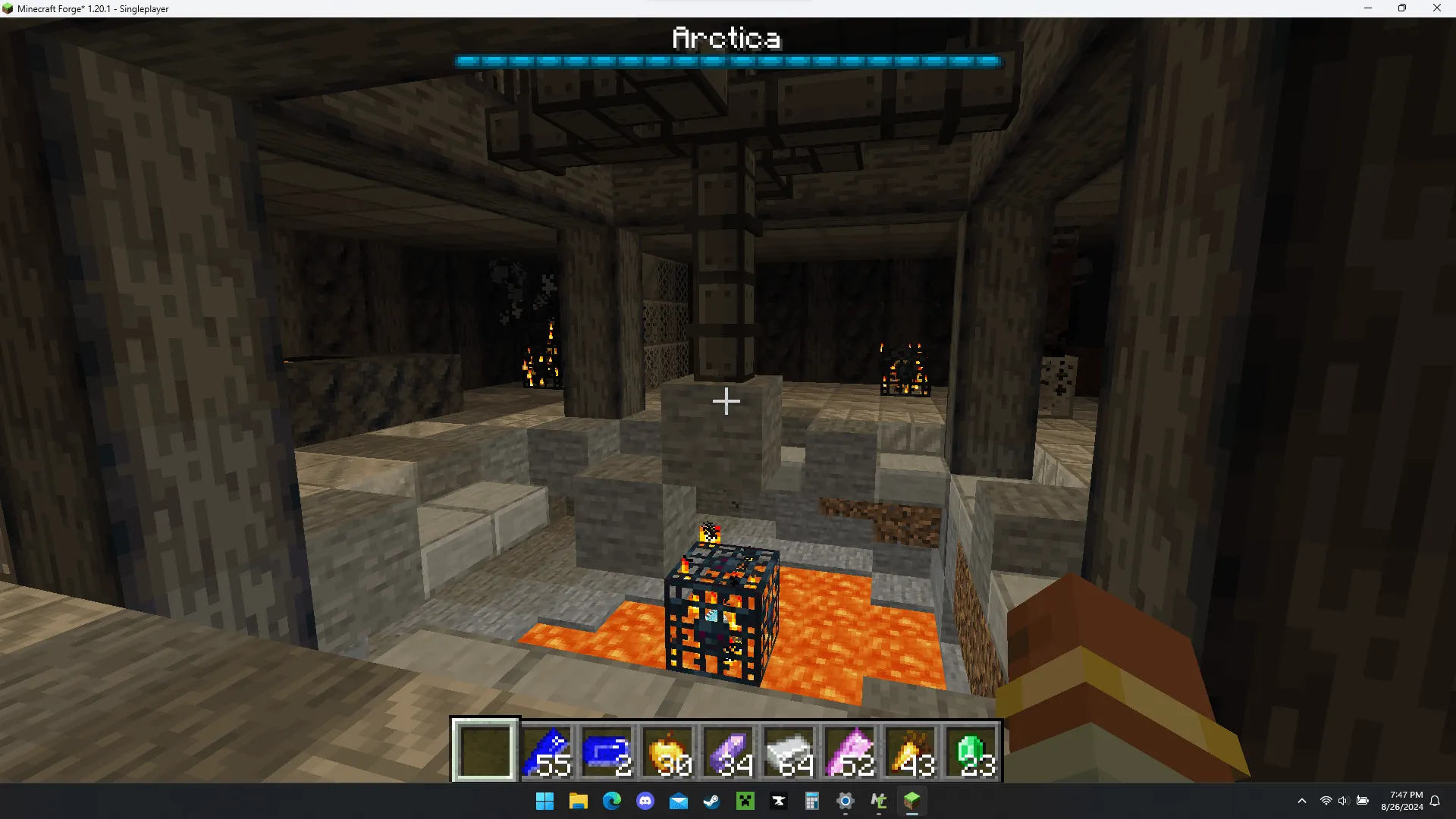Expand hidden icons with the tray chevron
The image size is (1456, 819).
(1301, 801)
